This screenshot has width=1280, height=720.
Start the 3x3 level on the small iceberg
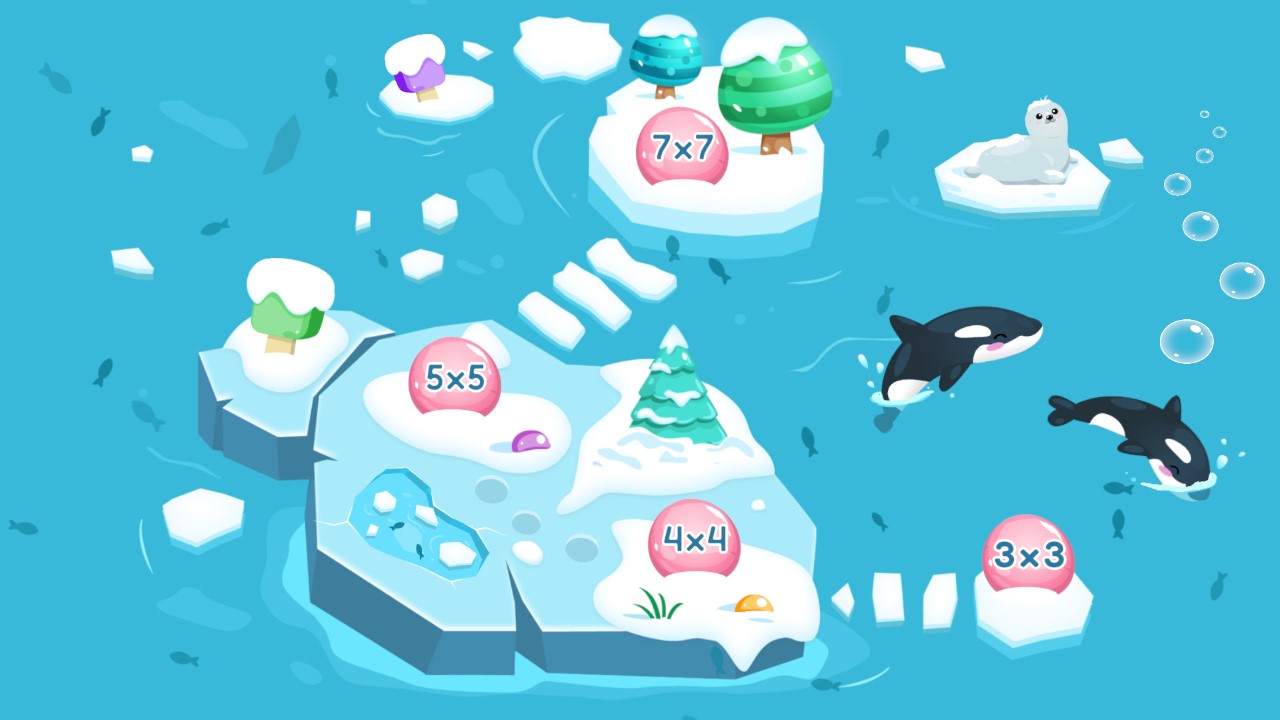(1030, 552)
